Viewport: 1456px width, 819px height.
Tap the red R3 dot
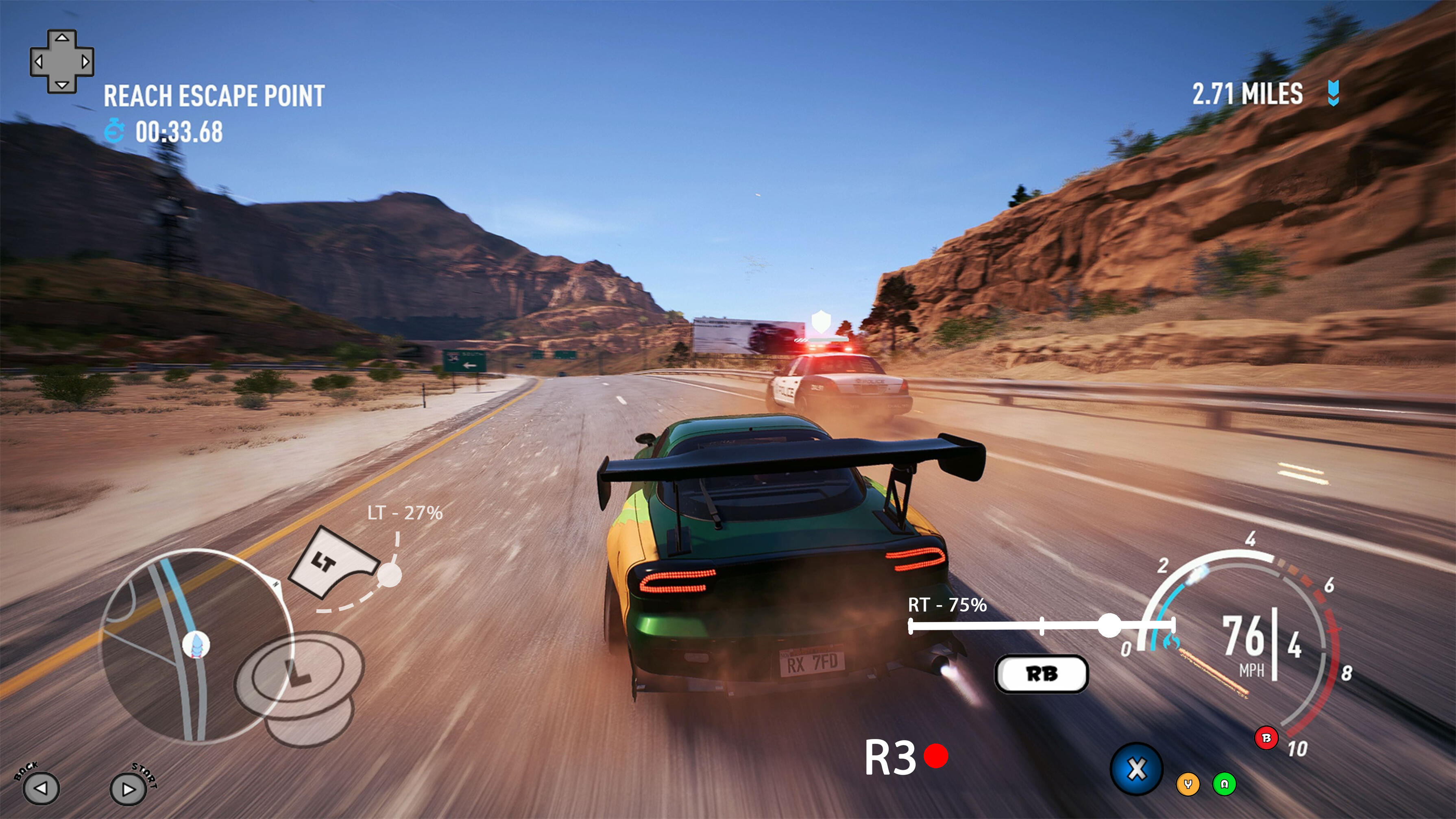tap(936, 756)
